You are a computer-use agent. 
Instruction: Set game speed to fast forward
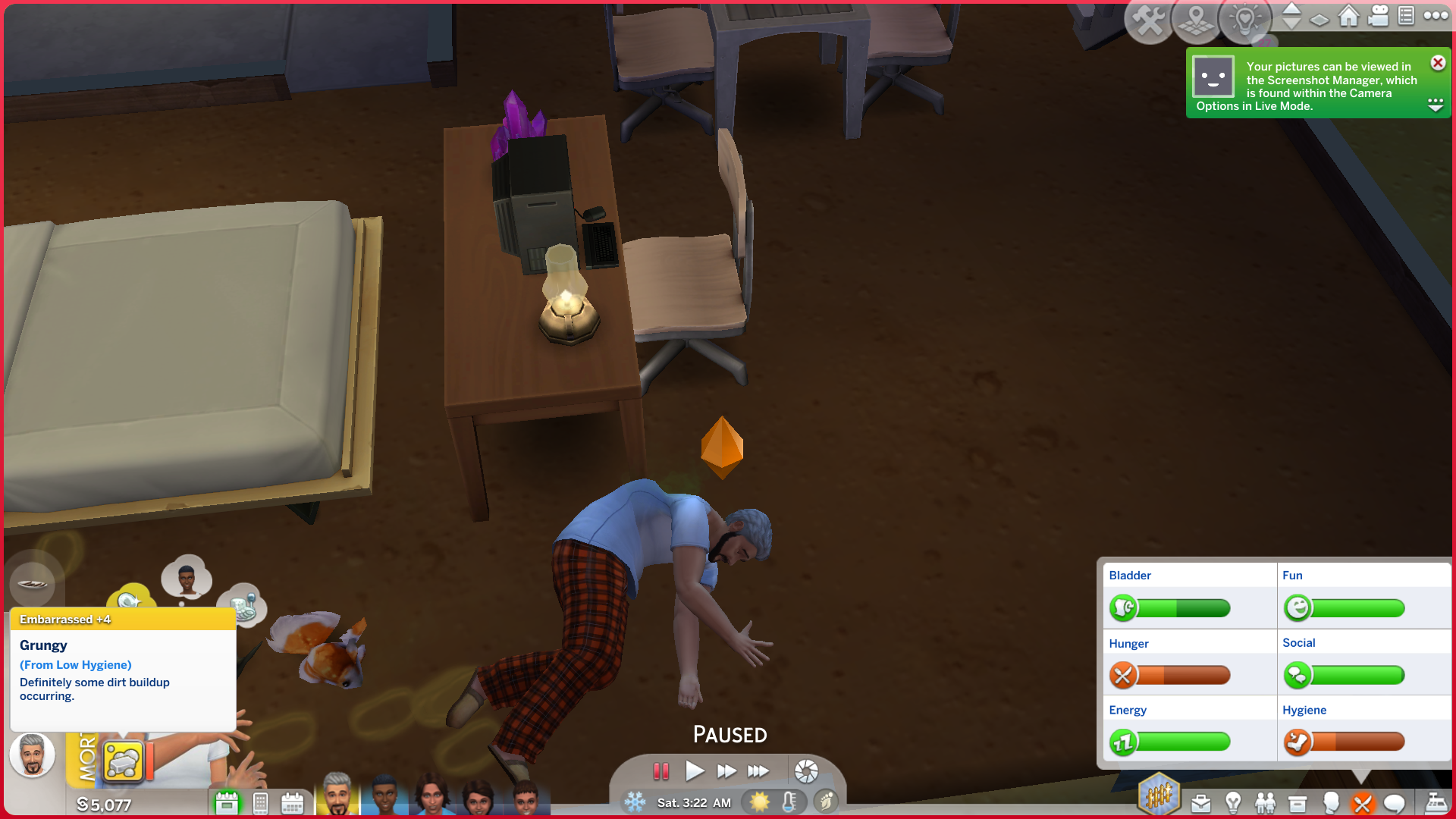(x=726, y=771)
